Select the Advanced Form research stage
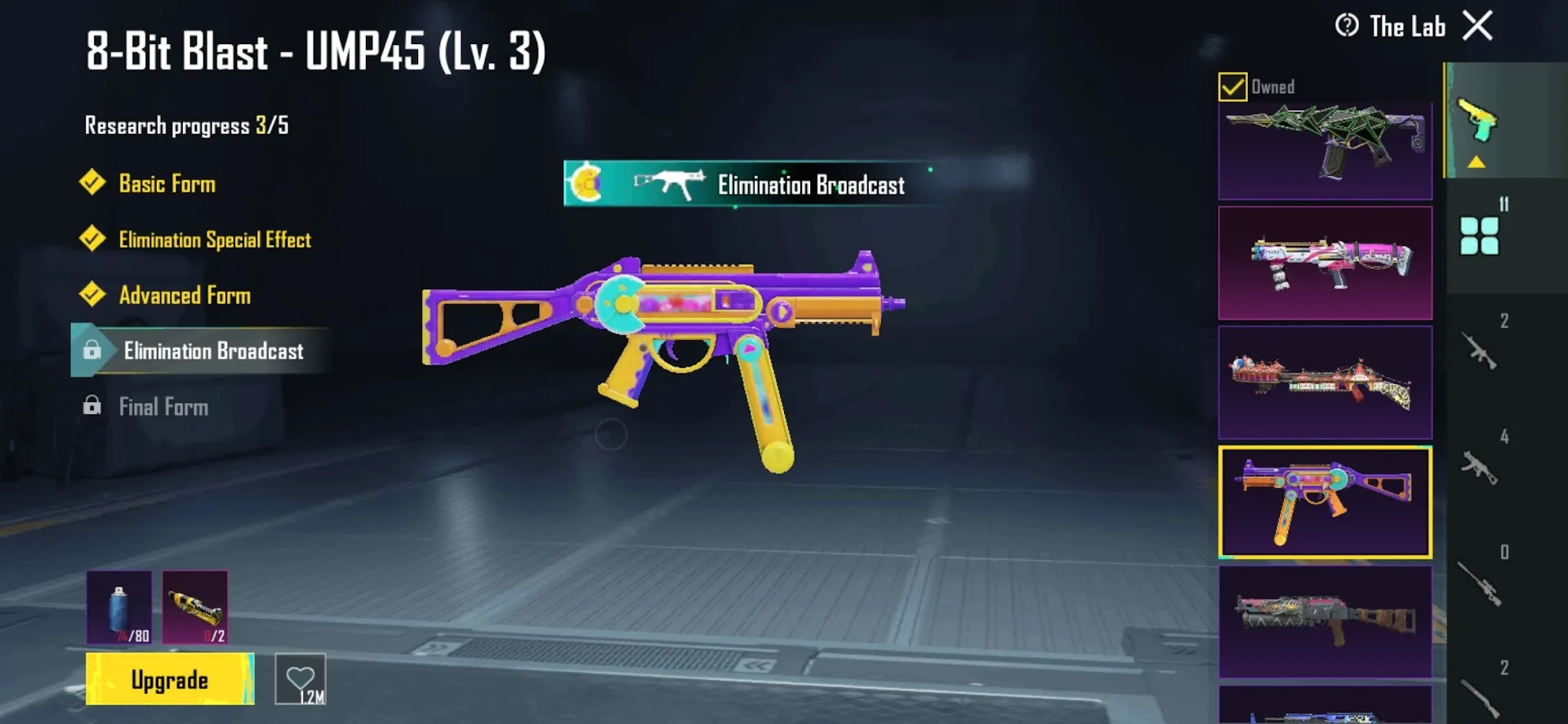1568x724 pixels. [185, 295]
